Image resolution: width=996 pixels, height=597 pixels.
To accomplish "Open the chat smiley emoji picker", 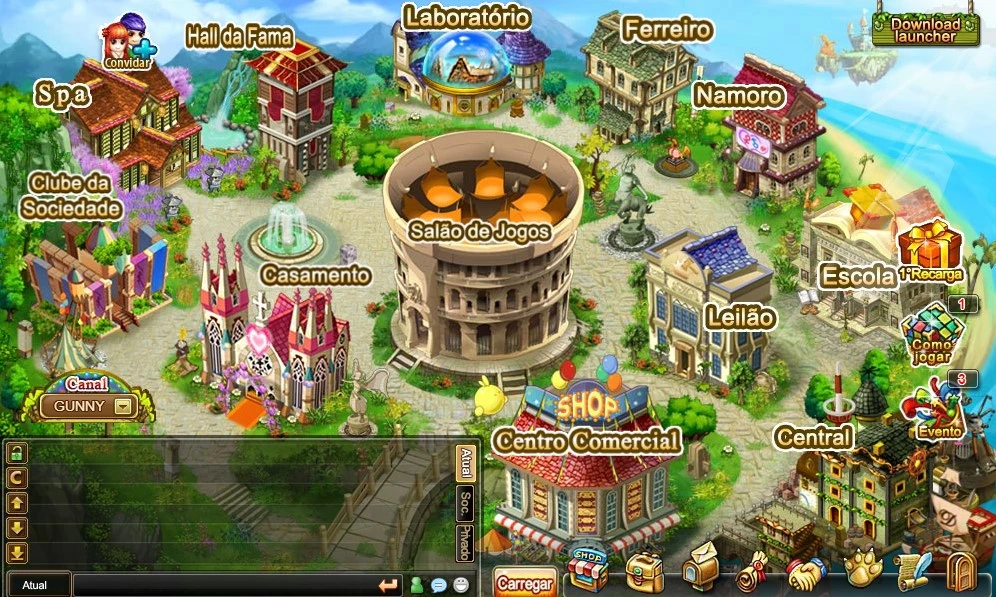I will 460,586.
